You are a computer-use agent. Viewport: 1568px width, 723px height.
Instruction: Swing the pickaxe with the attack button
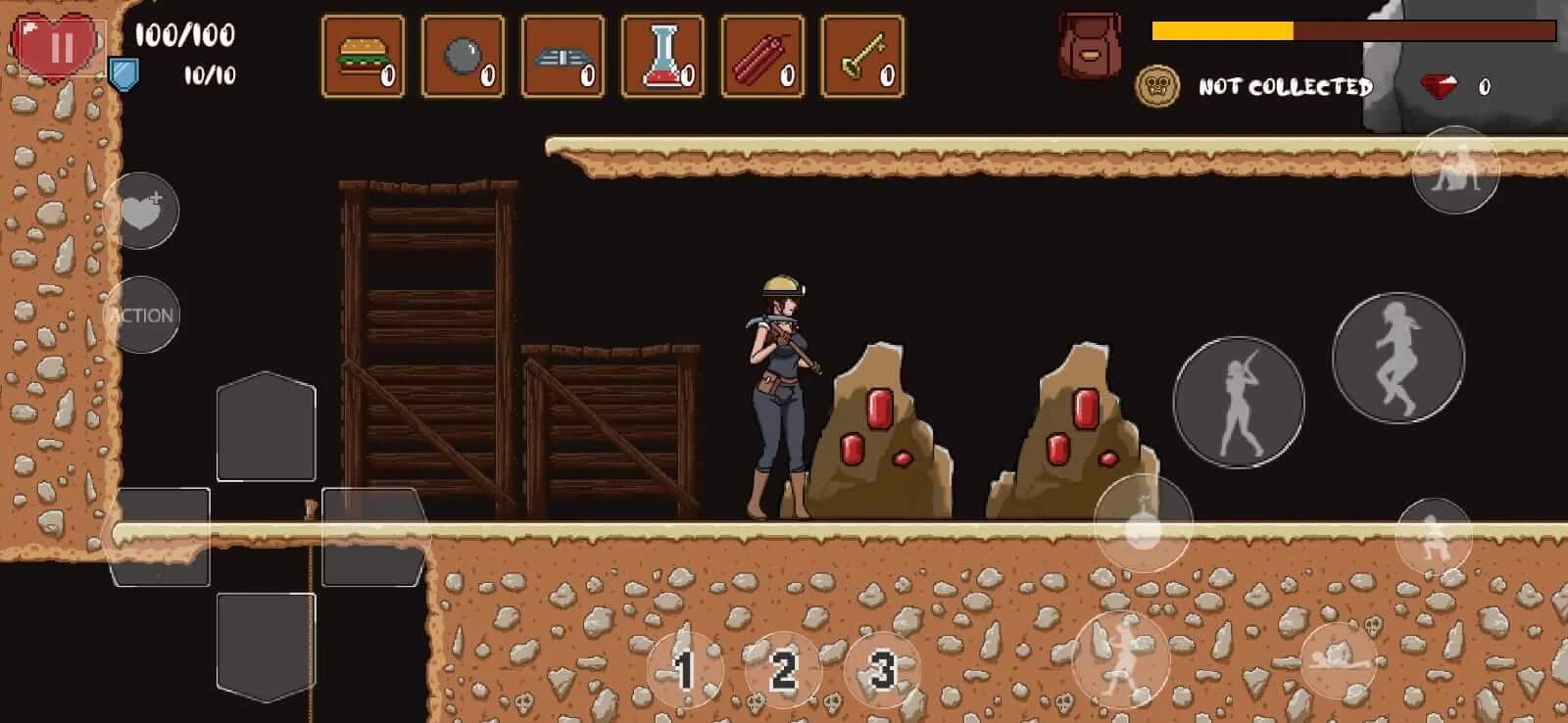(1239, 402)
